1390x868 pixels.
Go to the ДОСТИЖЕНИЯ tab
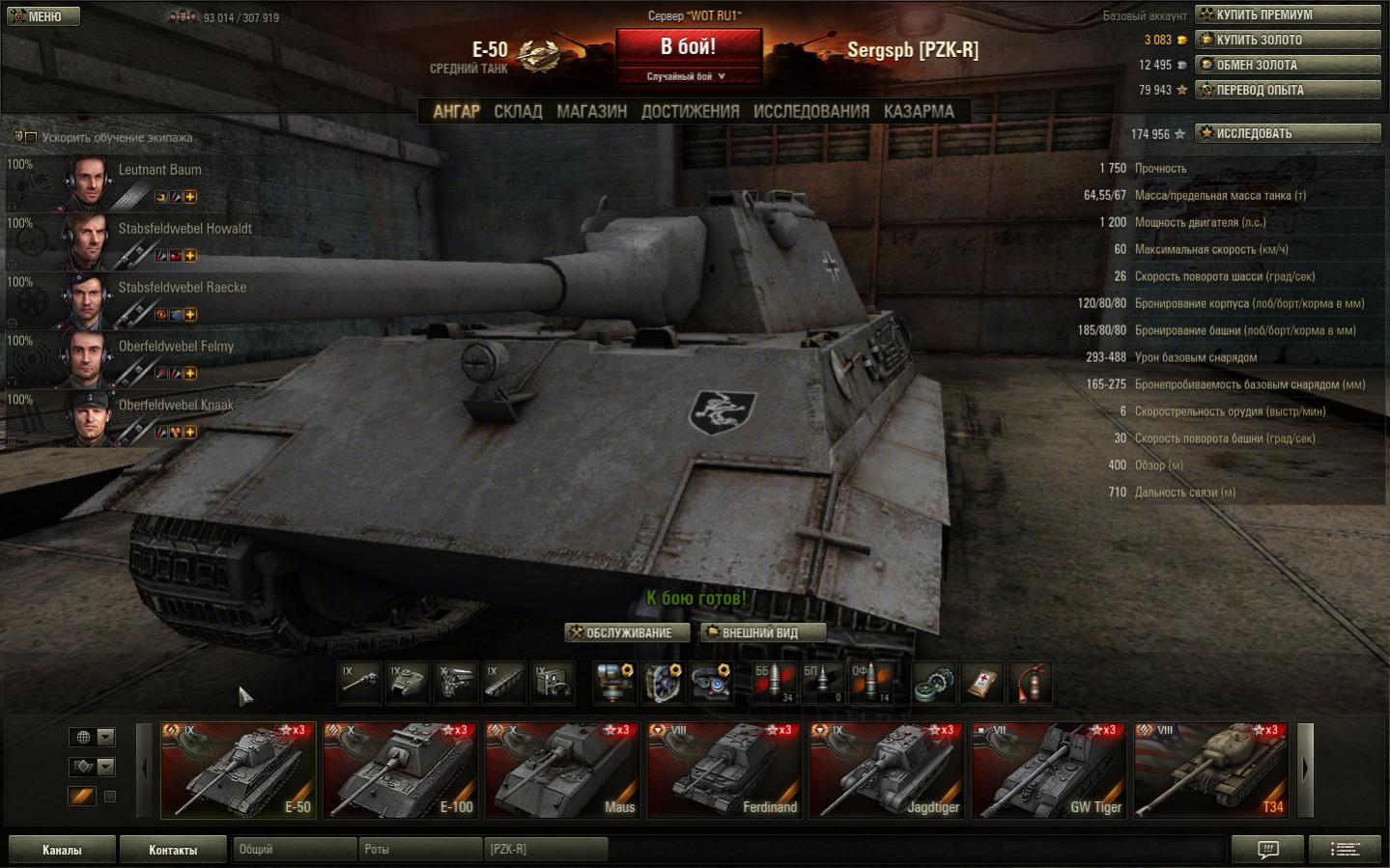[x=690, y=112]
